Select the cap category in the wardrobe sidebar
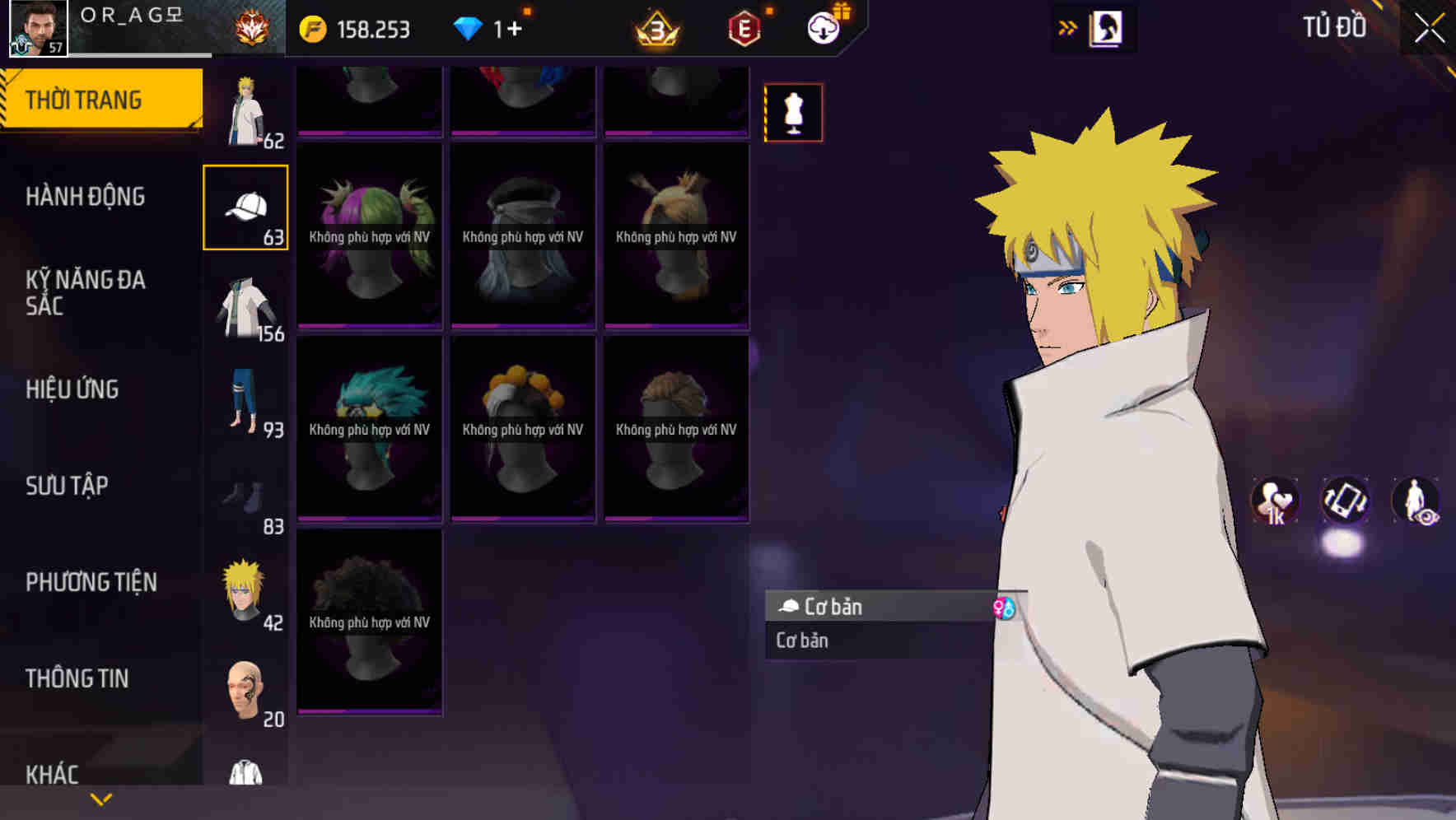The width and height of the screenshot is (1456, 820). click(246, 205)
